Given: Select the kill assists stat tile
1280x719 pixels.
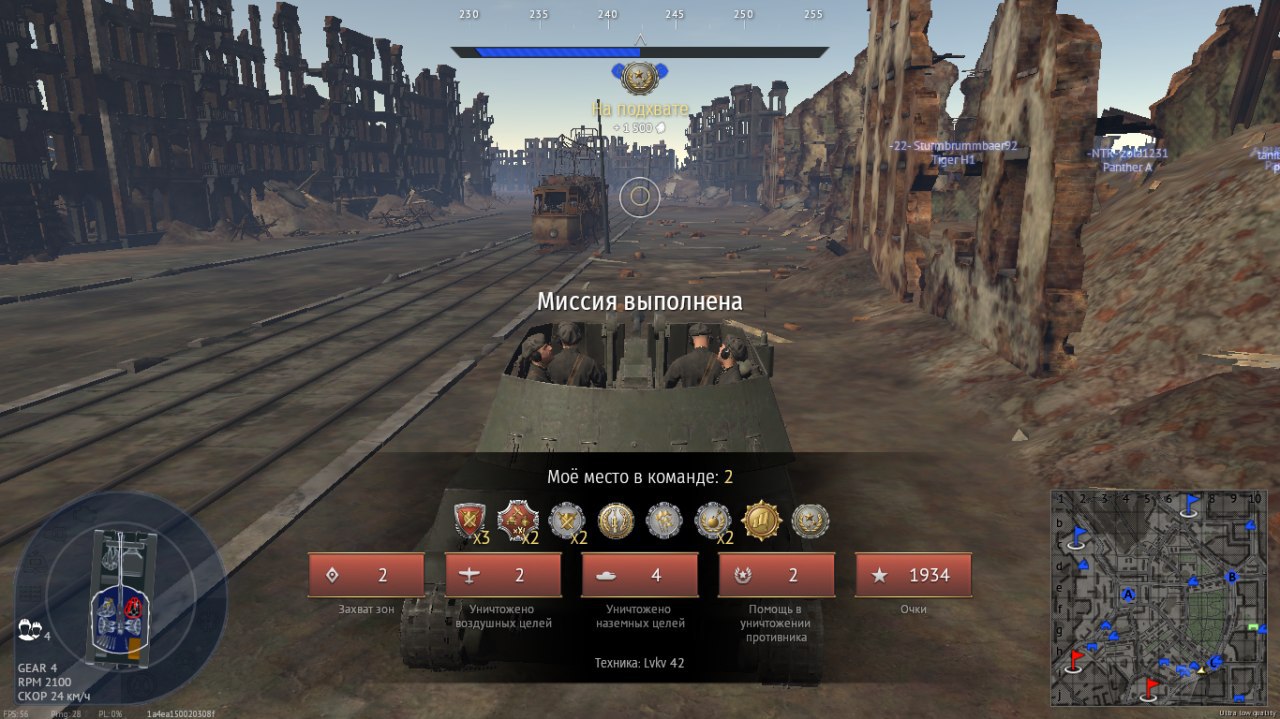Looking at the screenshot, I should (777, 575).
